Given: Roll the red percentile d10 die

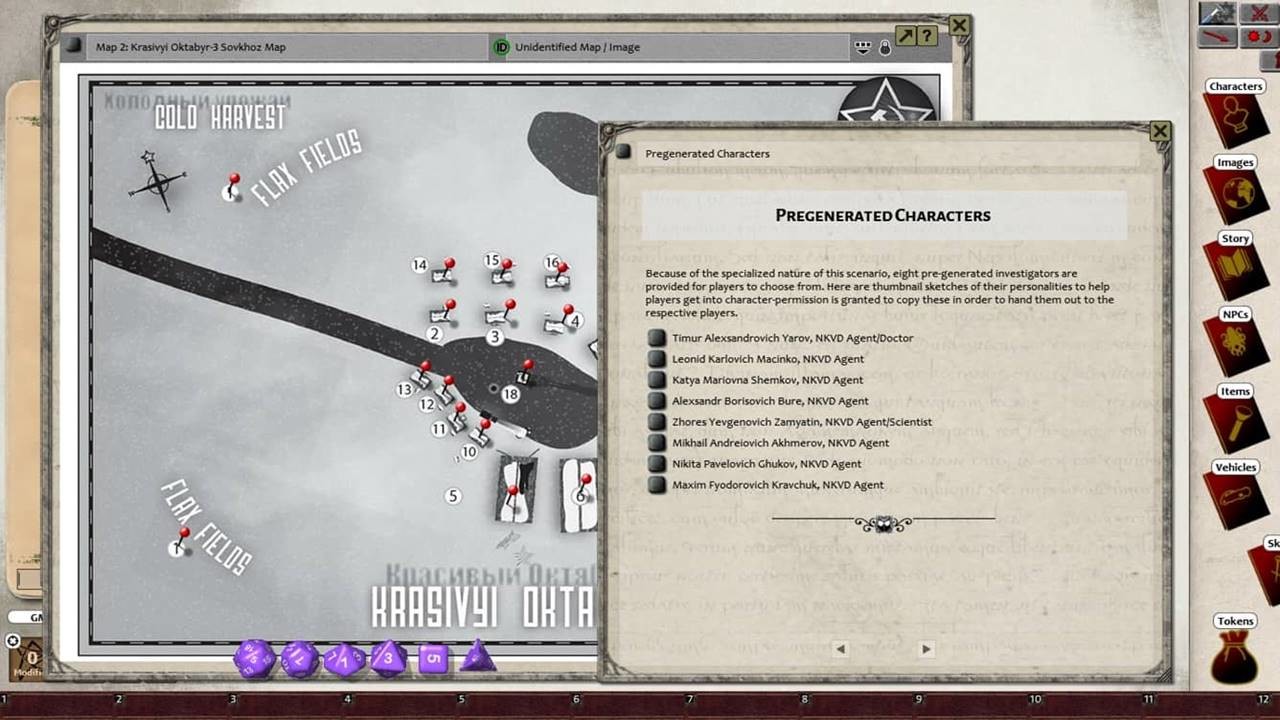Looking at the screenshot, I should pyautogui.click(x=343, y=660).
